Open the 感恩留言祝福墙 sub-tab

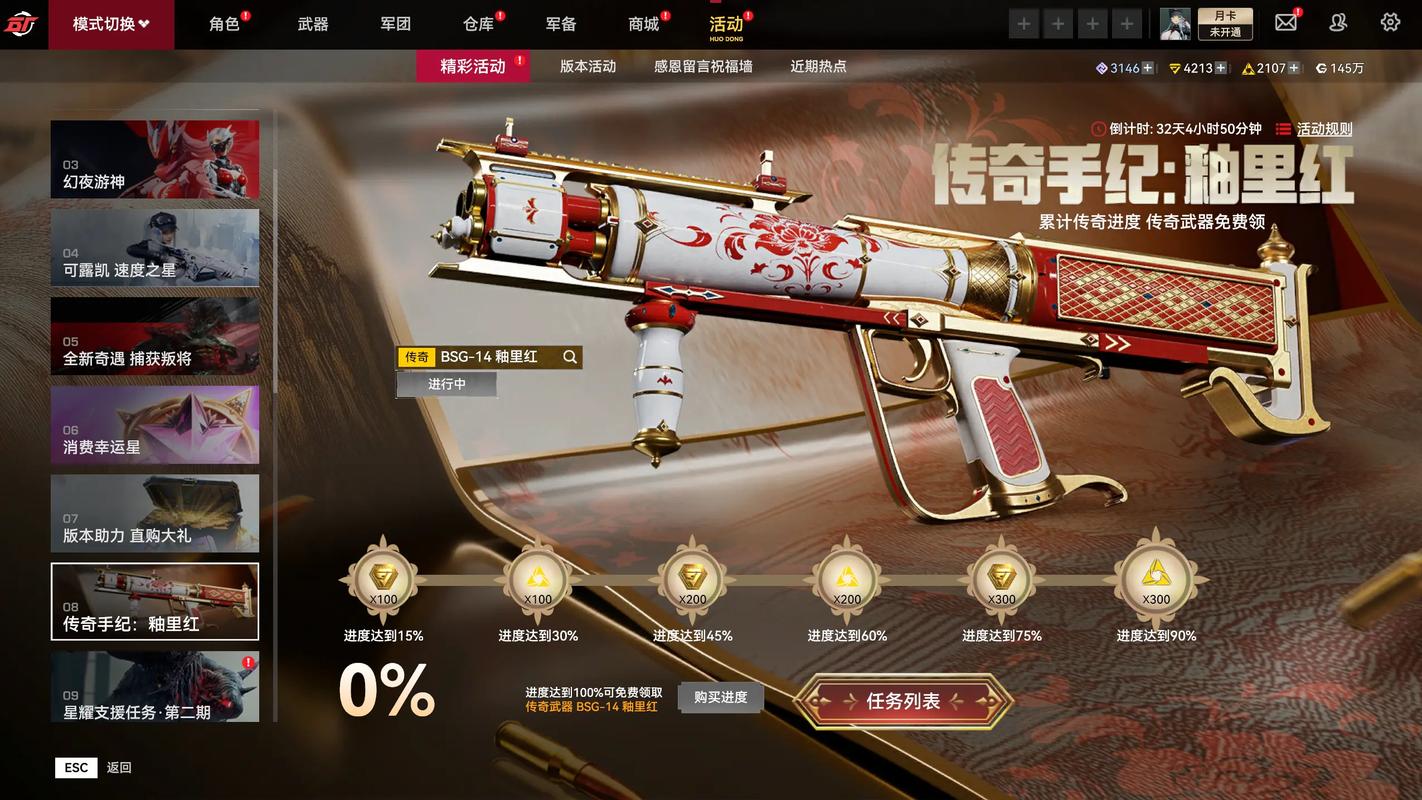(703, 67)
